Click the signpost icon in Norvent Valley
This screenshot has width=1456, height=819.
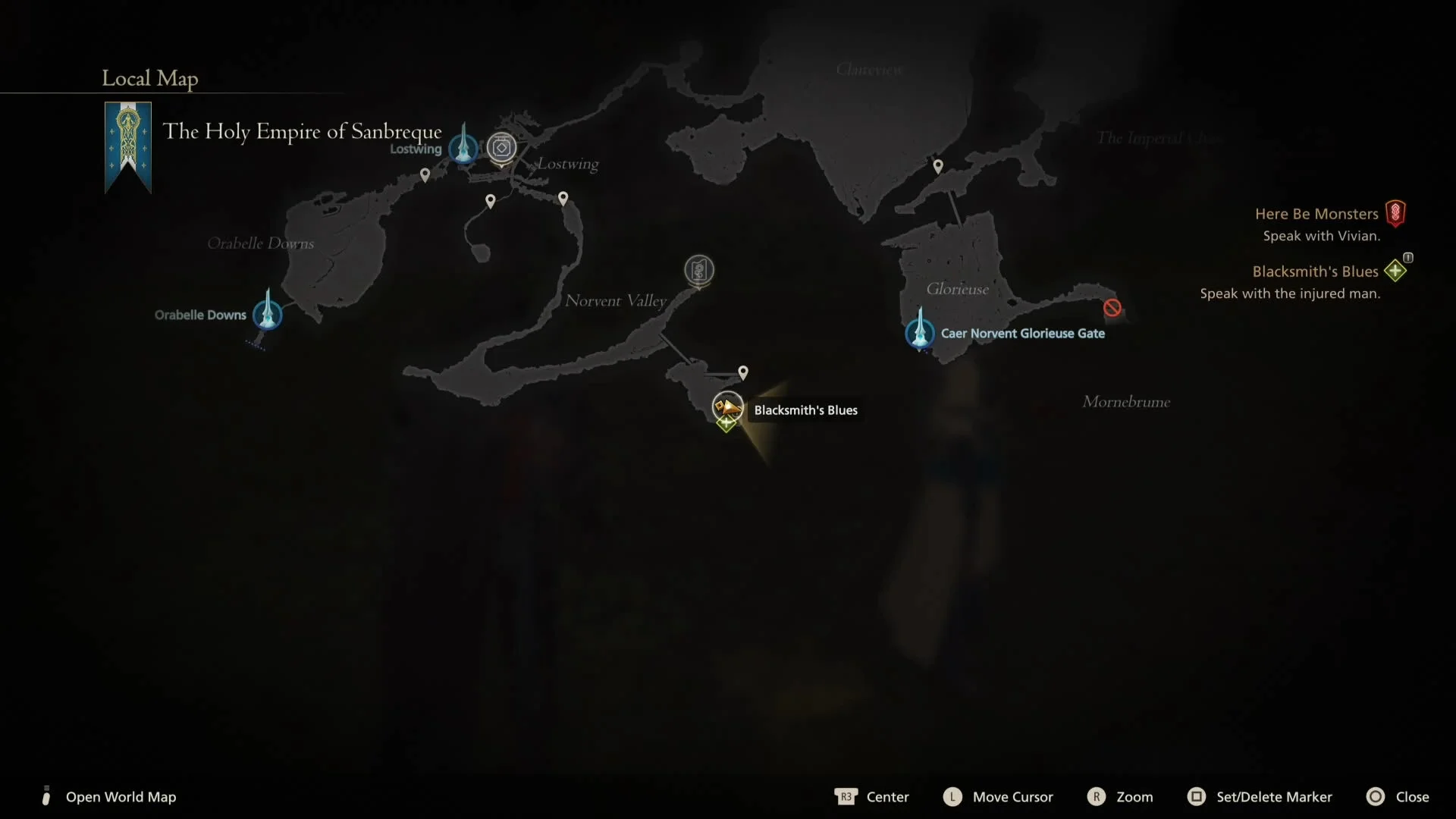coord(699,271)
